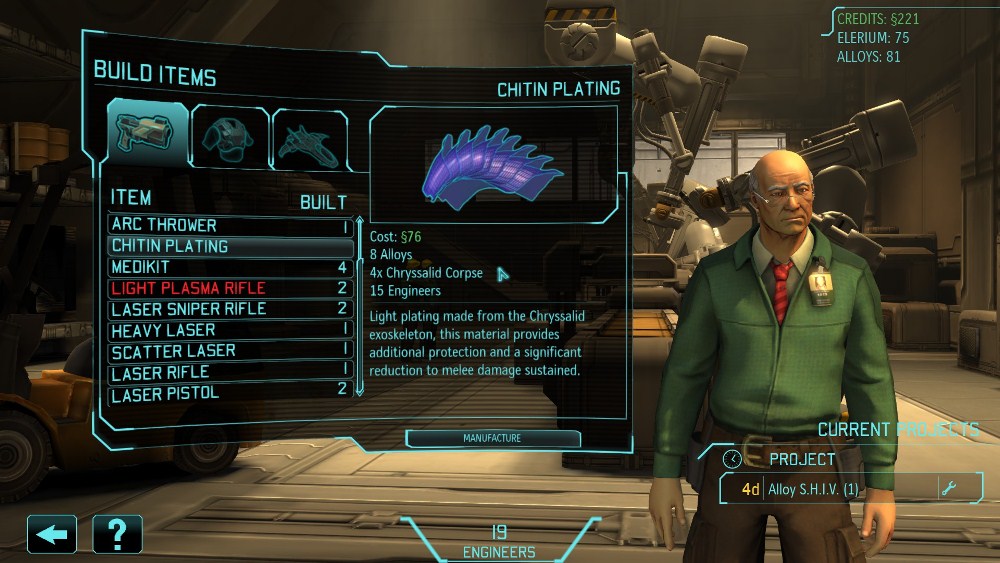Select the Laser Pistol item
The image size is (1000, 563).
[230, 394]
